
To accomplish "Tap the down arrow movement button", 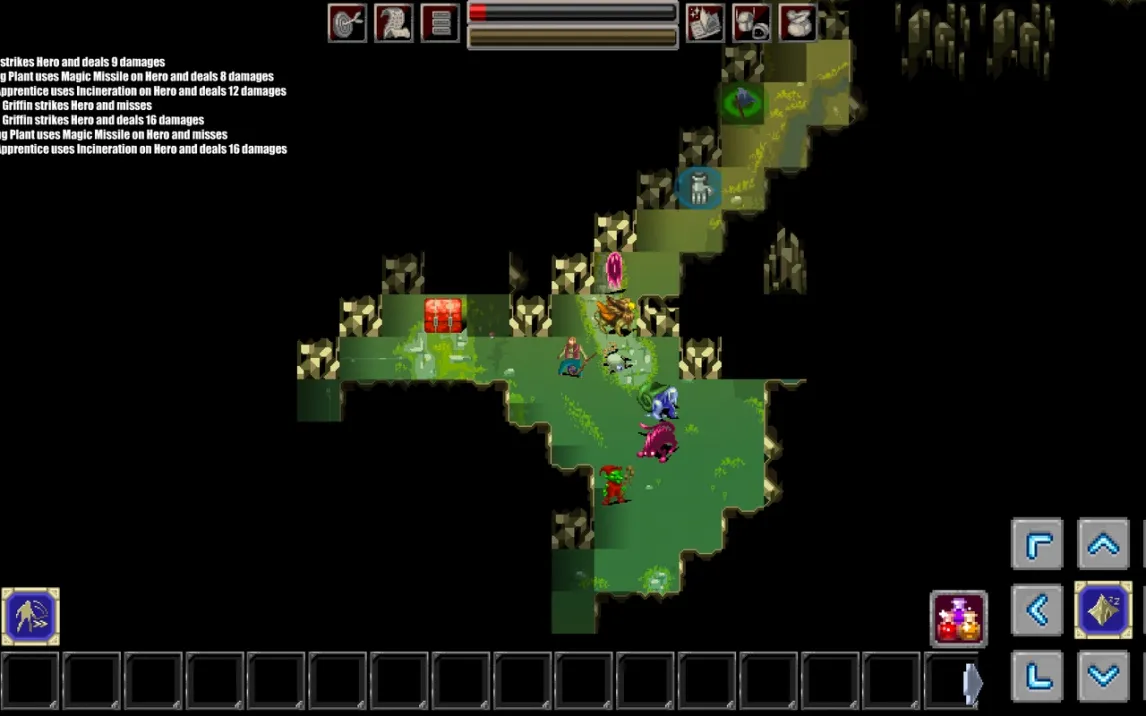I will pyautogui.click(x=1103, y=675).
